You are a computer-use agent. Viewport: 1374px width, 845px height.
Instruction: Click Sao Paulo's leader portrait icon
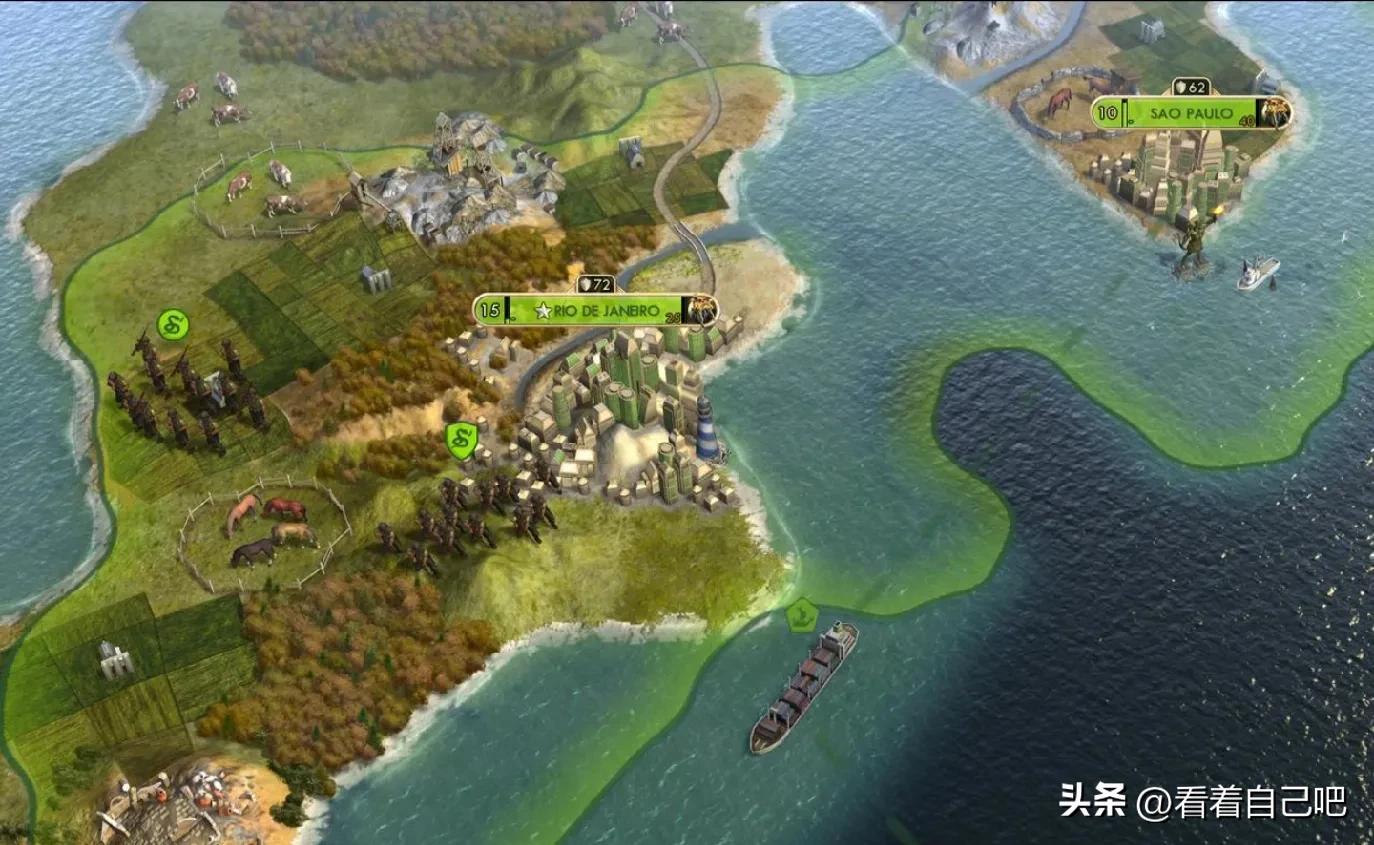pos(1277,112)
